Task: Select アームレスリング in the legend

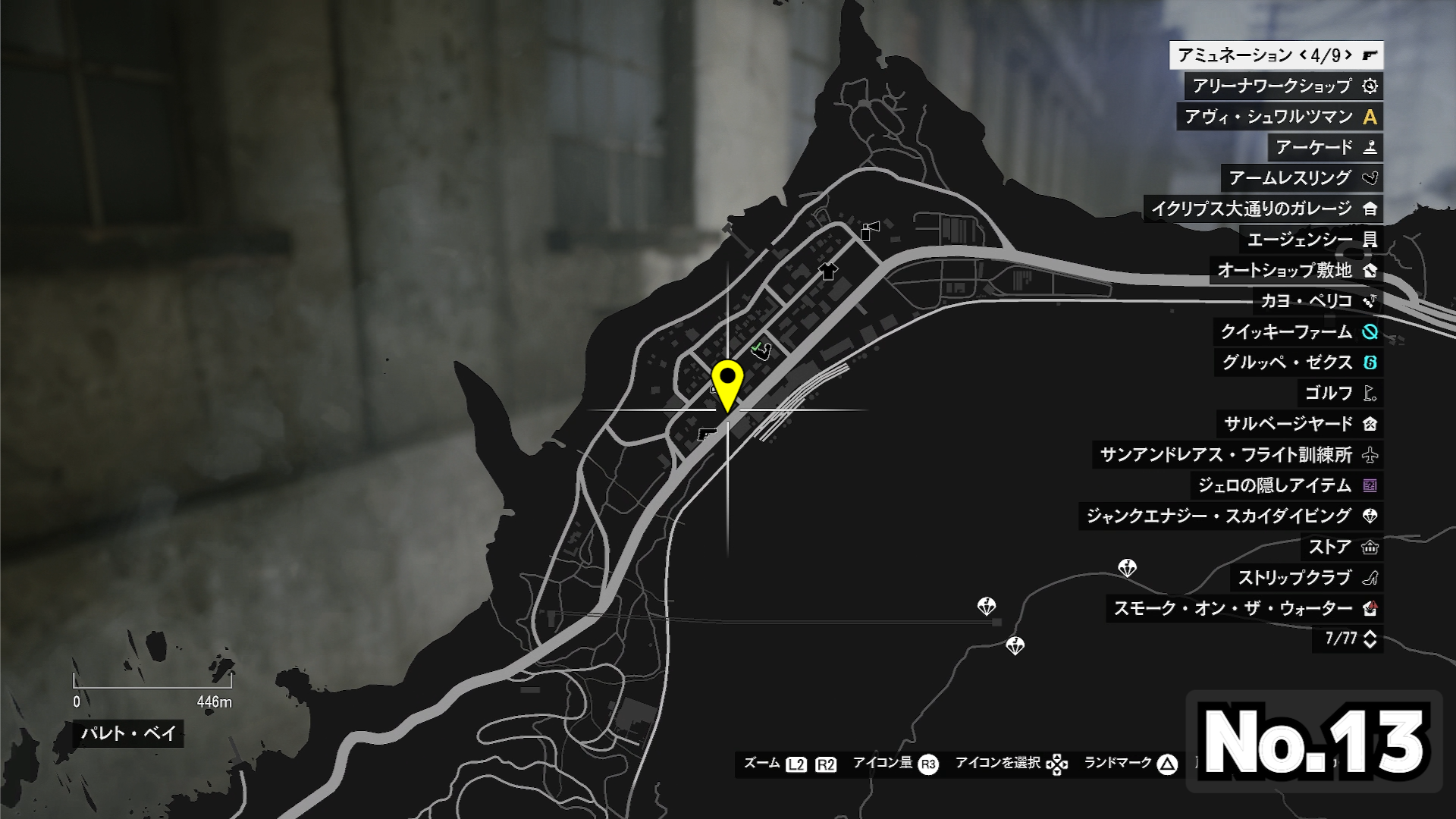Action: 1301,178
